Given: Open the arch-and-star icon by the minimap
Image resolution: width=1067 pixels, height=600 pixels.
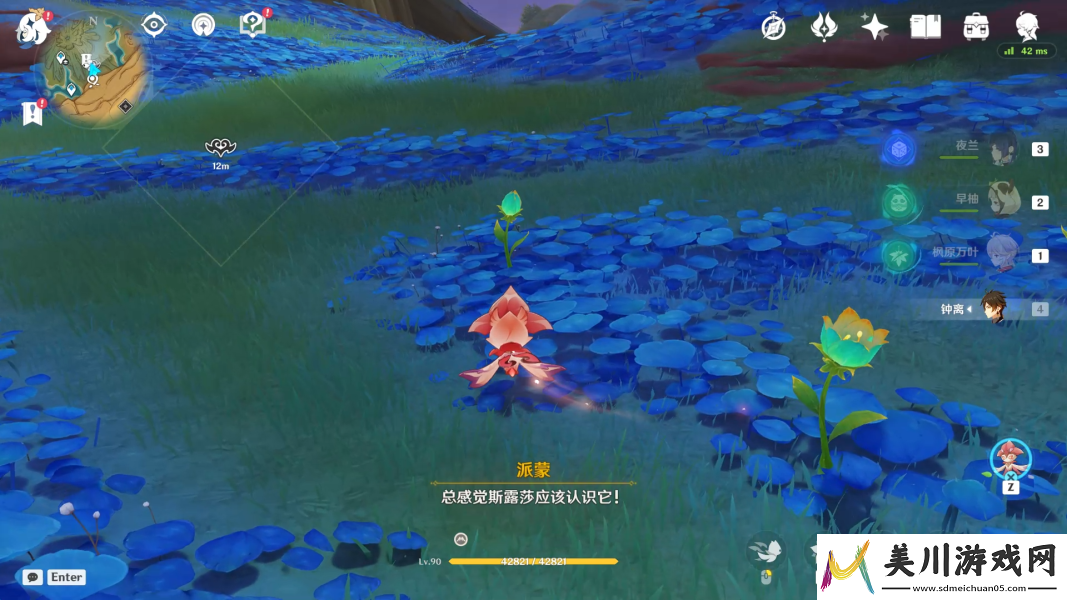Looking at the screenshot, I should 203,25.
